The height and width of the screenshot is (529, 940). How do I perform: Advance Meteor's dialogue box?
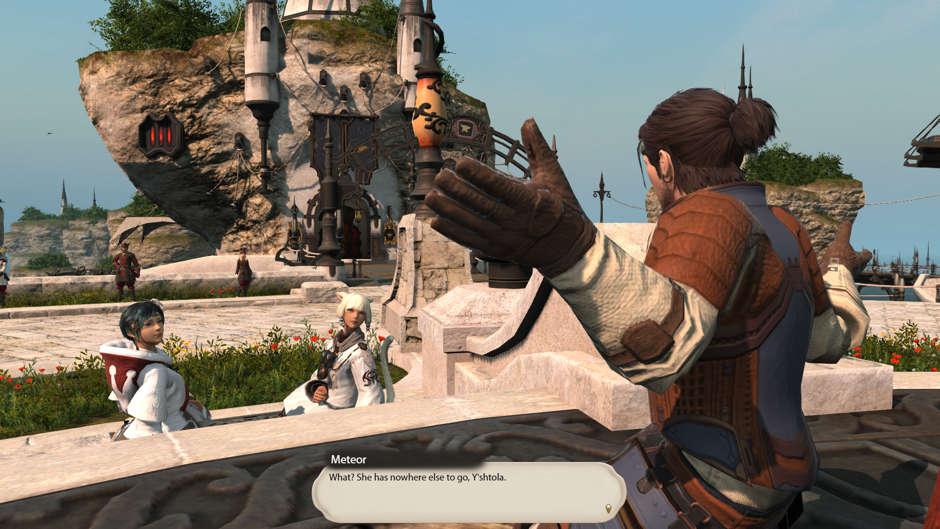click(468, 491)
